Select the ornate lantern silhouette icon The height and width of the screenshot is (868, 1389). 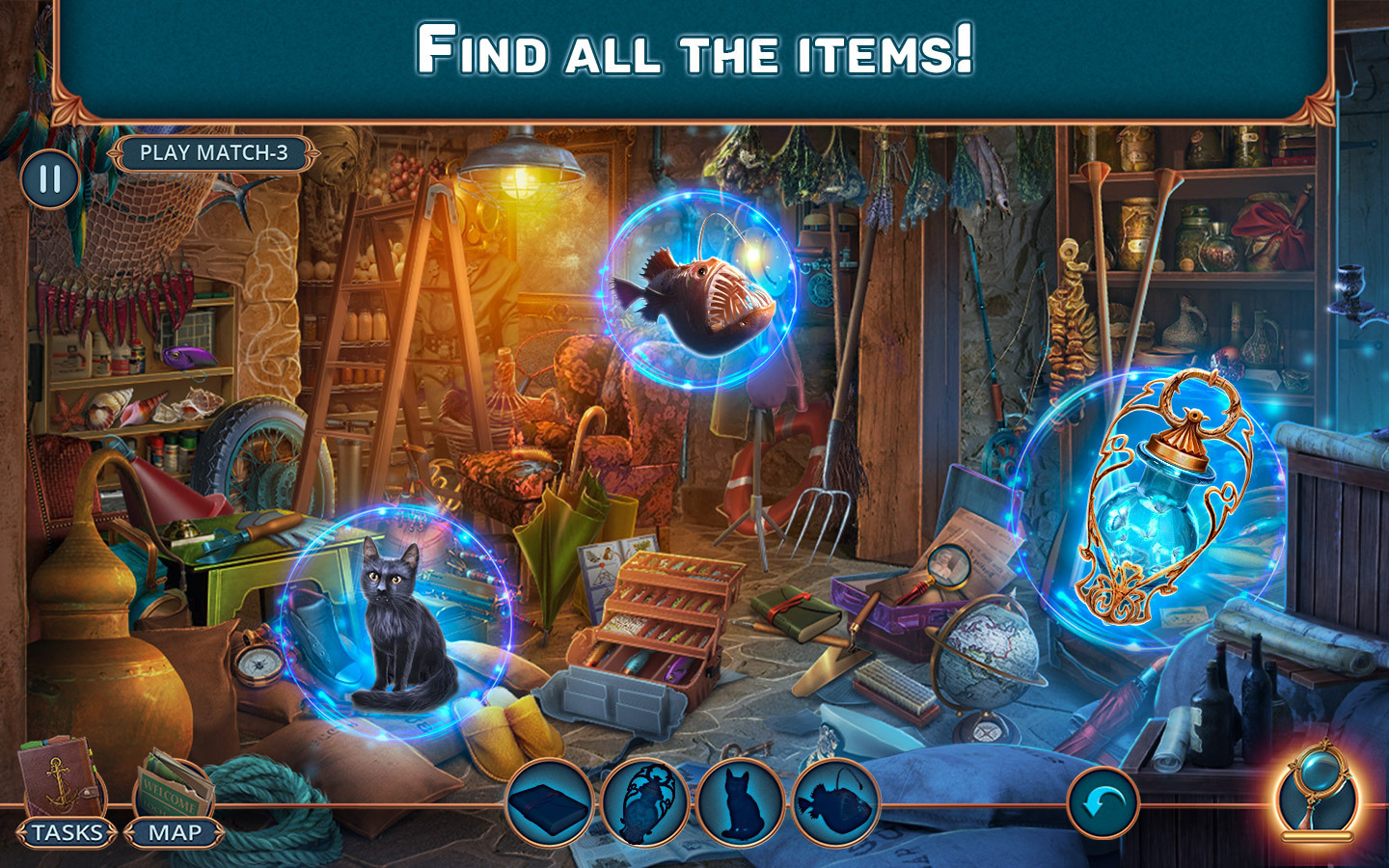click(643, 806)
